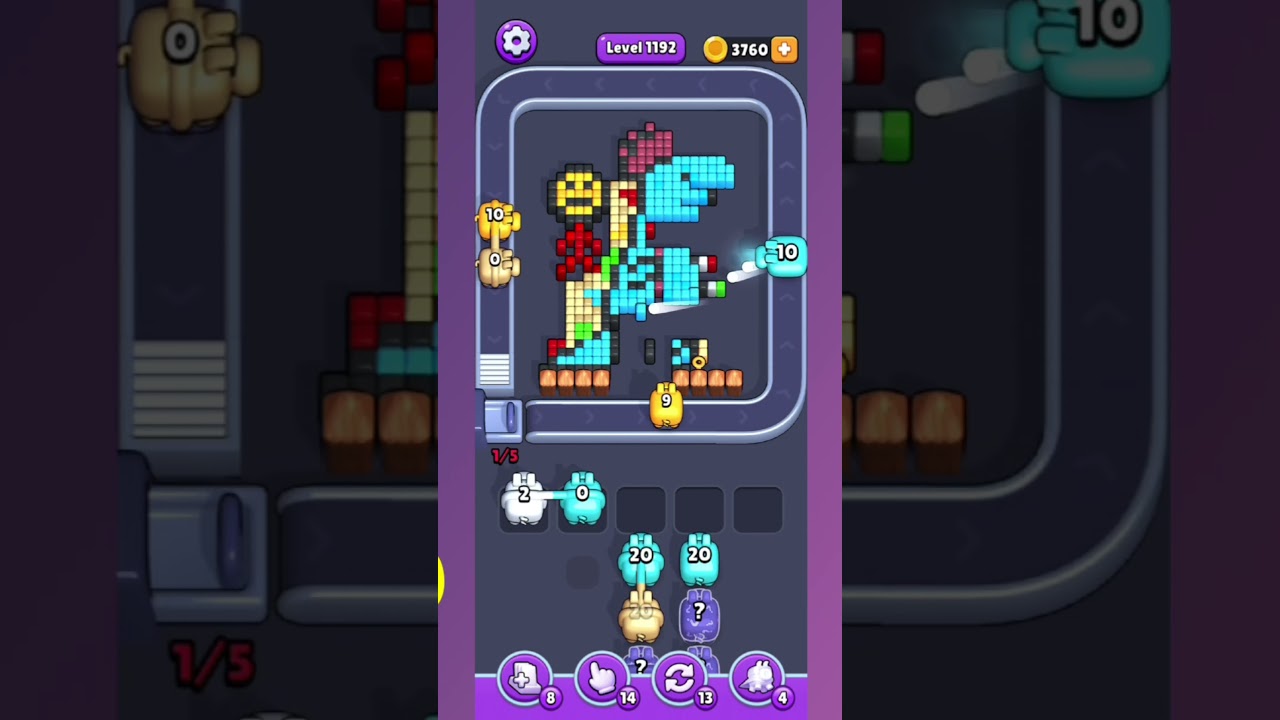The image size is (1280, 720).
Task: Open the settings gear icon
Action: (x=517, y=41)
